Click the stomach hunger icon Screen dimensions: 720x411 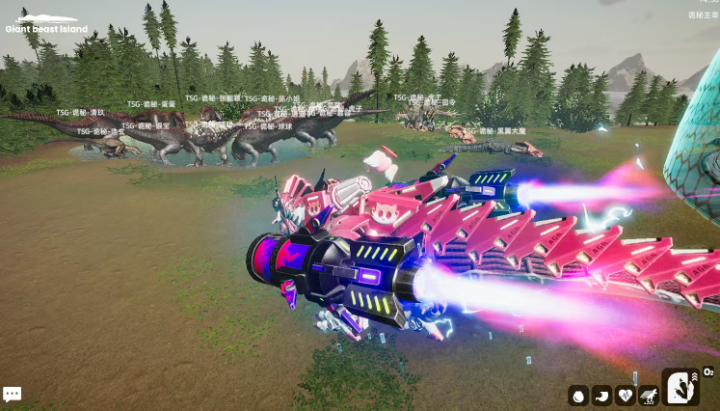point(601,395)
